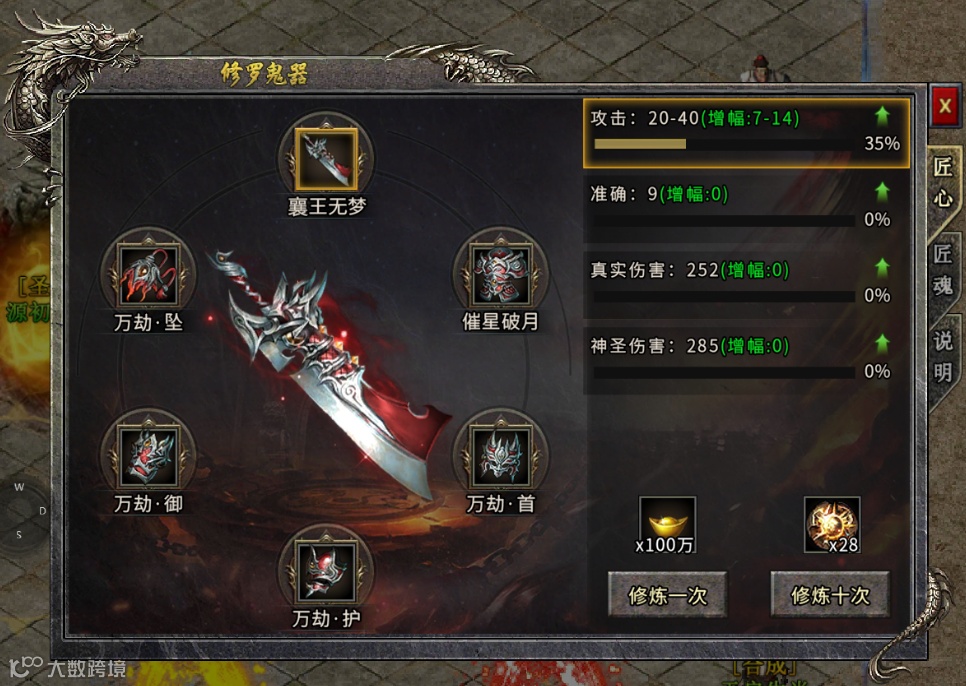Open the 匠魂 tab
This screenshot has height=686, width=966.
(x=942, y=268)
